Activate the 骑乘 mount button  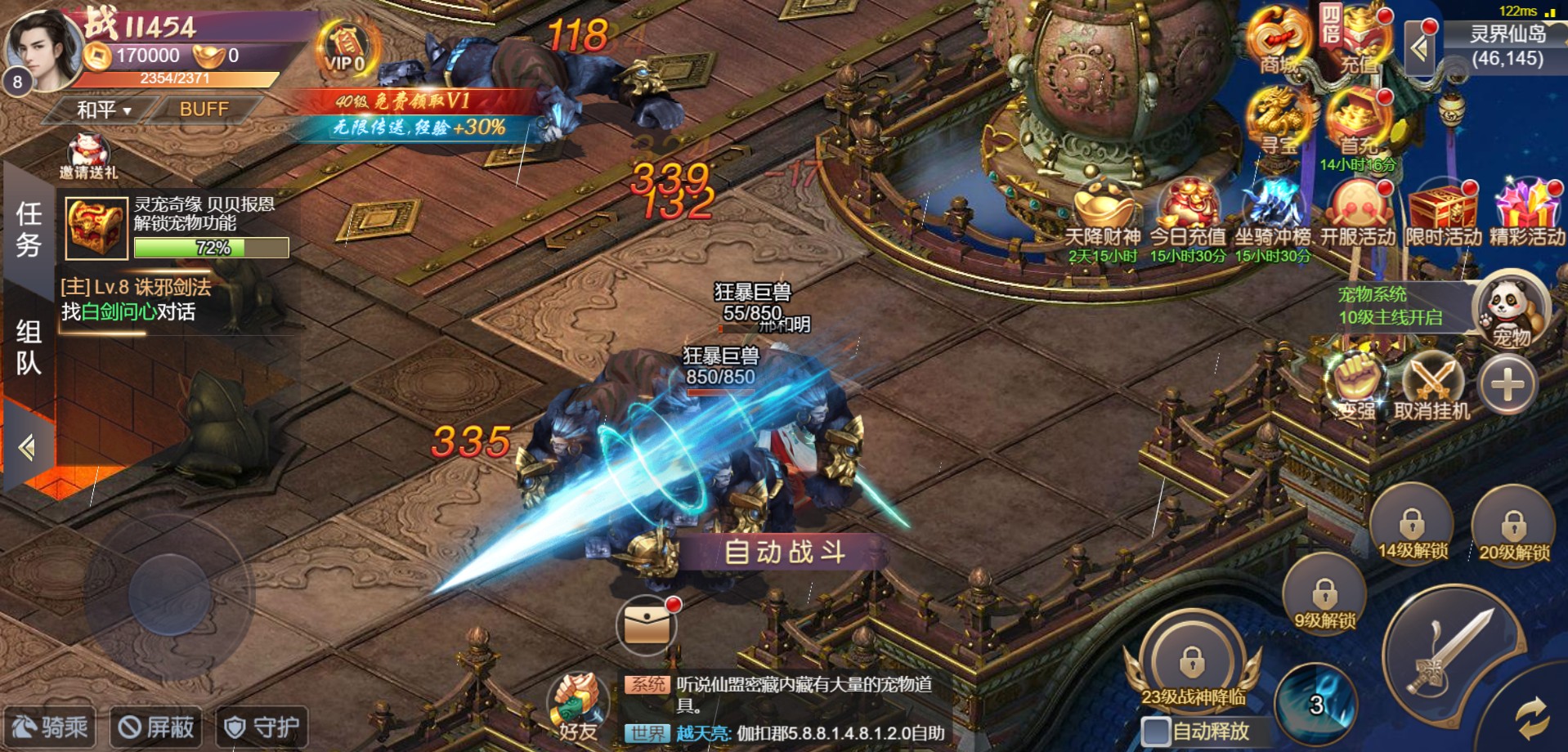(51, 727)
